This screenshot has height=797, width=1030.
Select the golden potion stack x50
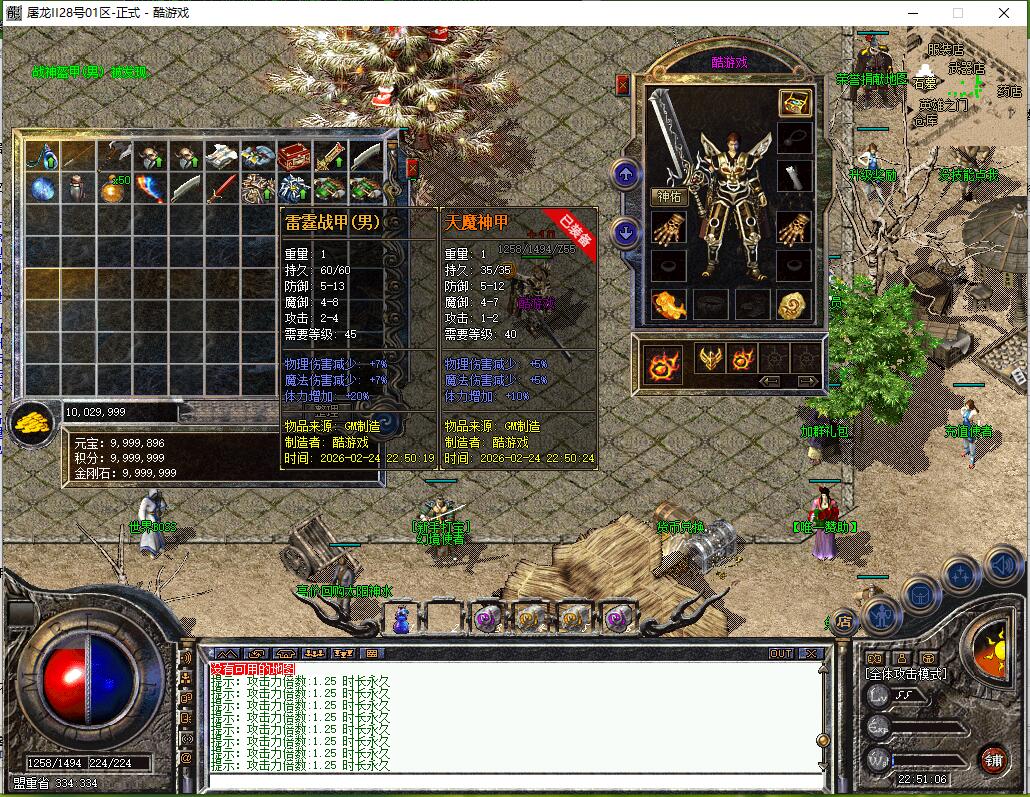[x=113, y=189]
